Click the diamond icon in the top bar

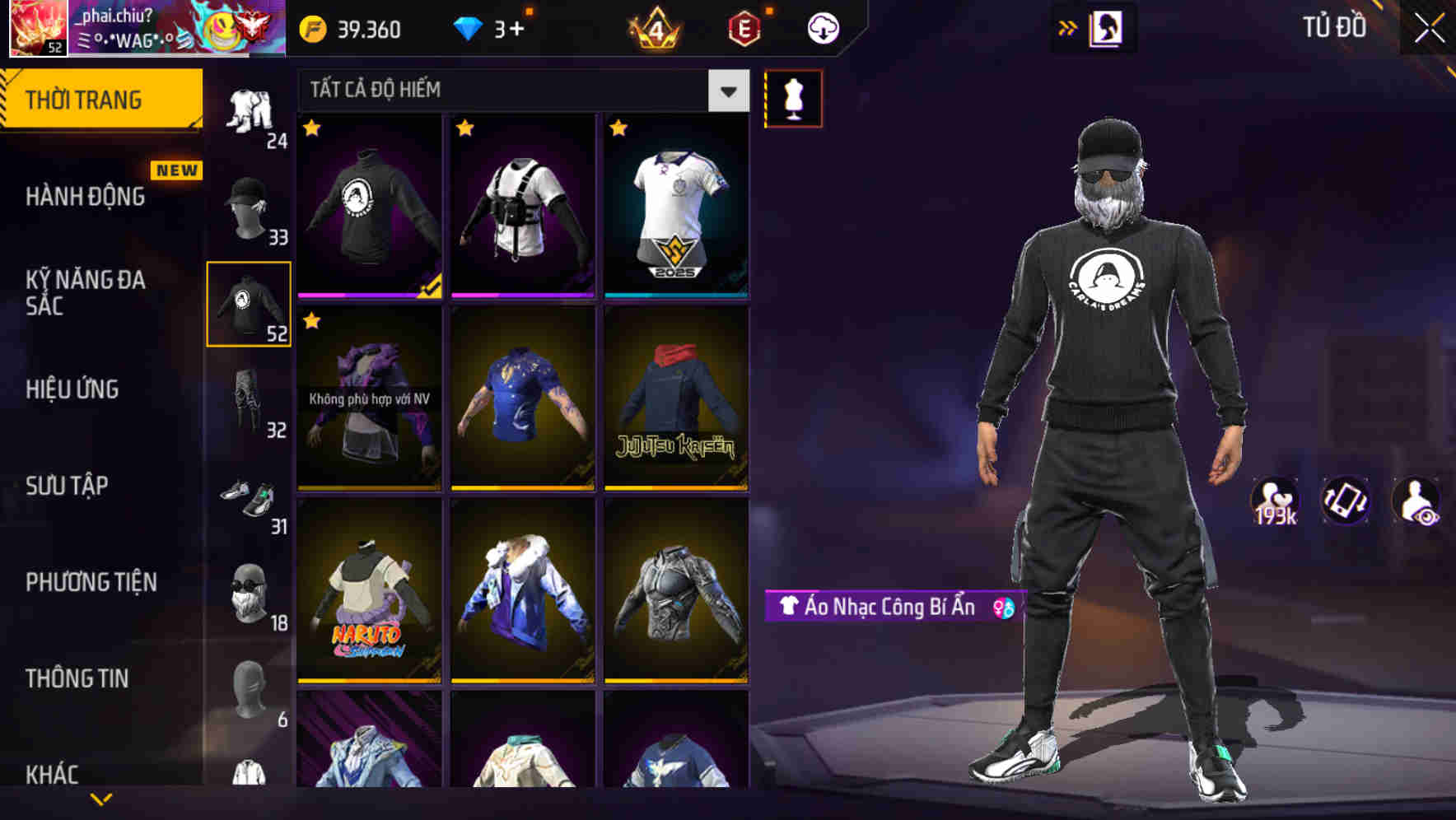pos(469,27)
